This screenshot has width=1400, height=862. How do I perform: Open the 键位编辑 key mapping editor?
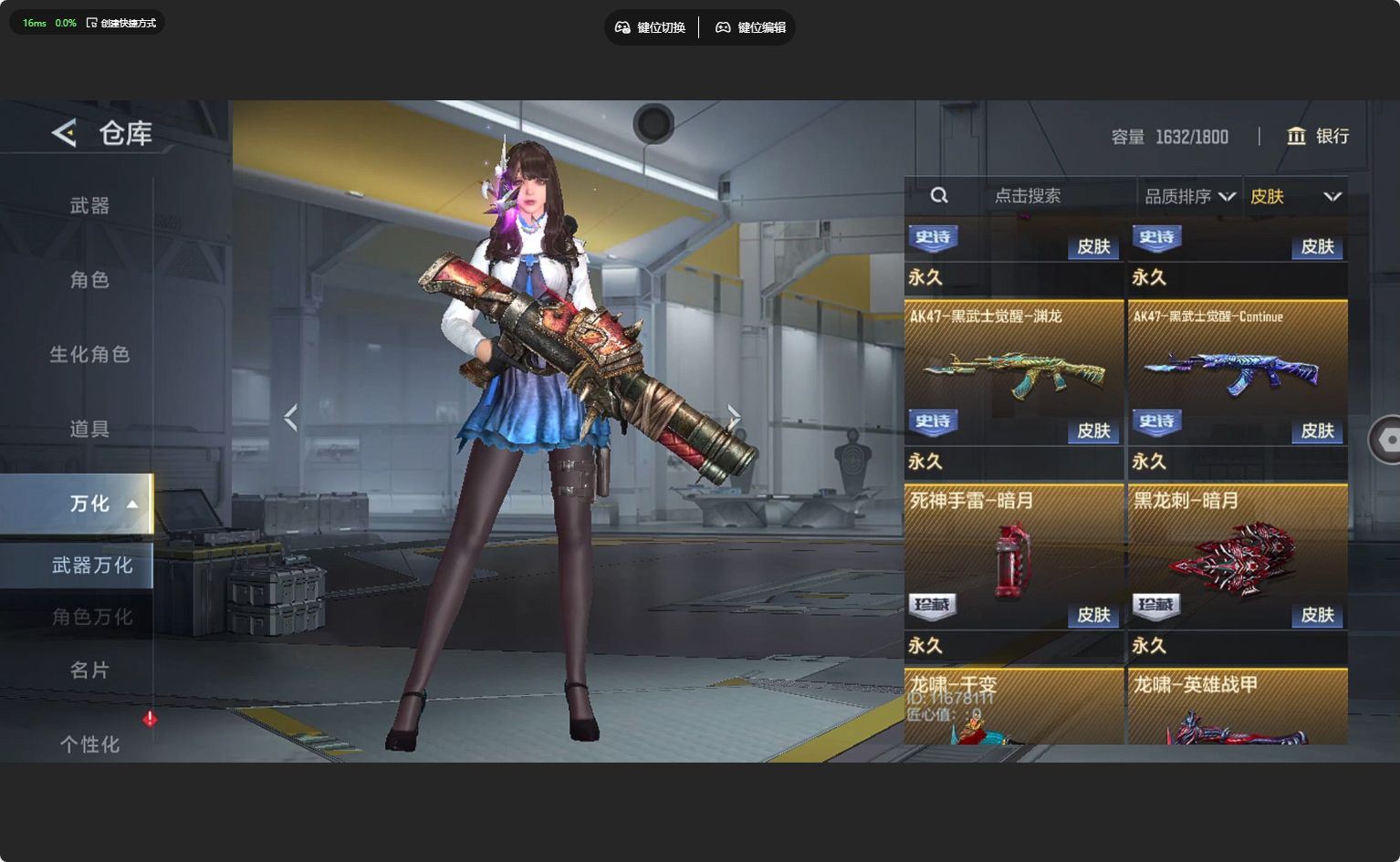pos(750,27)
